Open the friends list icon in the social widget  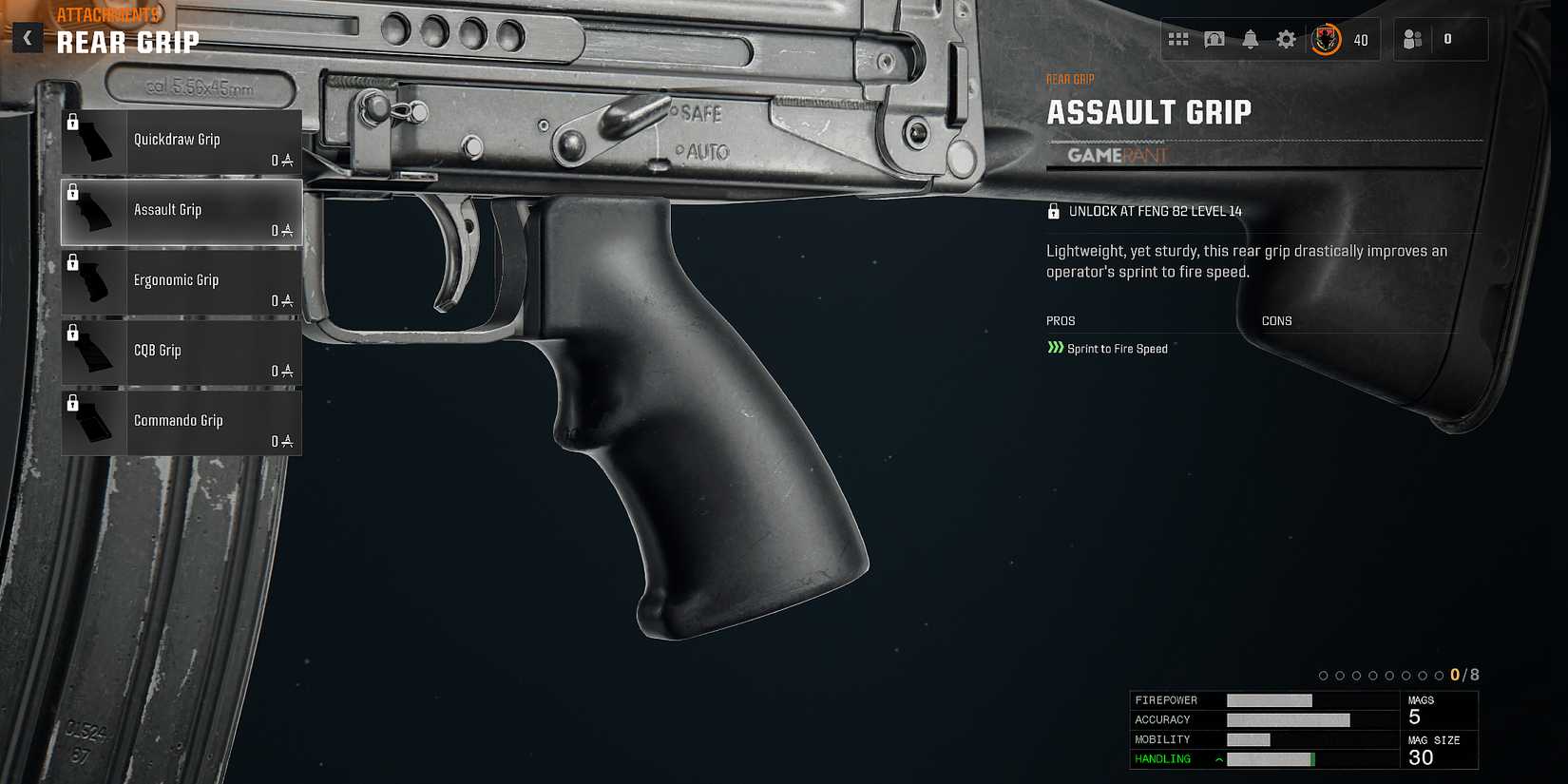[1411, 39]
